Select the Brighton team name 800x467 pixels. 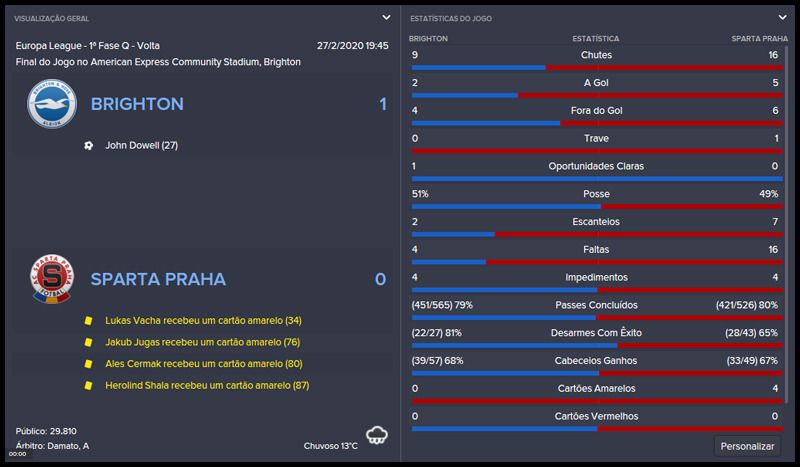point(137,104)
